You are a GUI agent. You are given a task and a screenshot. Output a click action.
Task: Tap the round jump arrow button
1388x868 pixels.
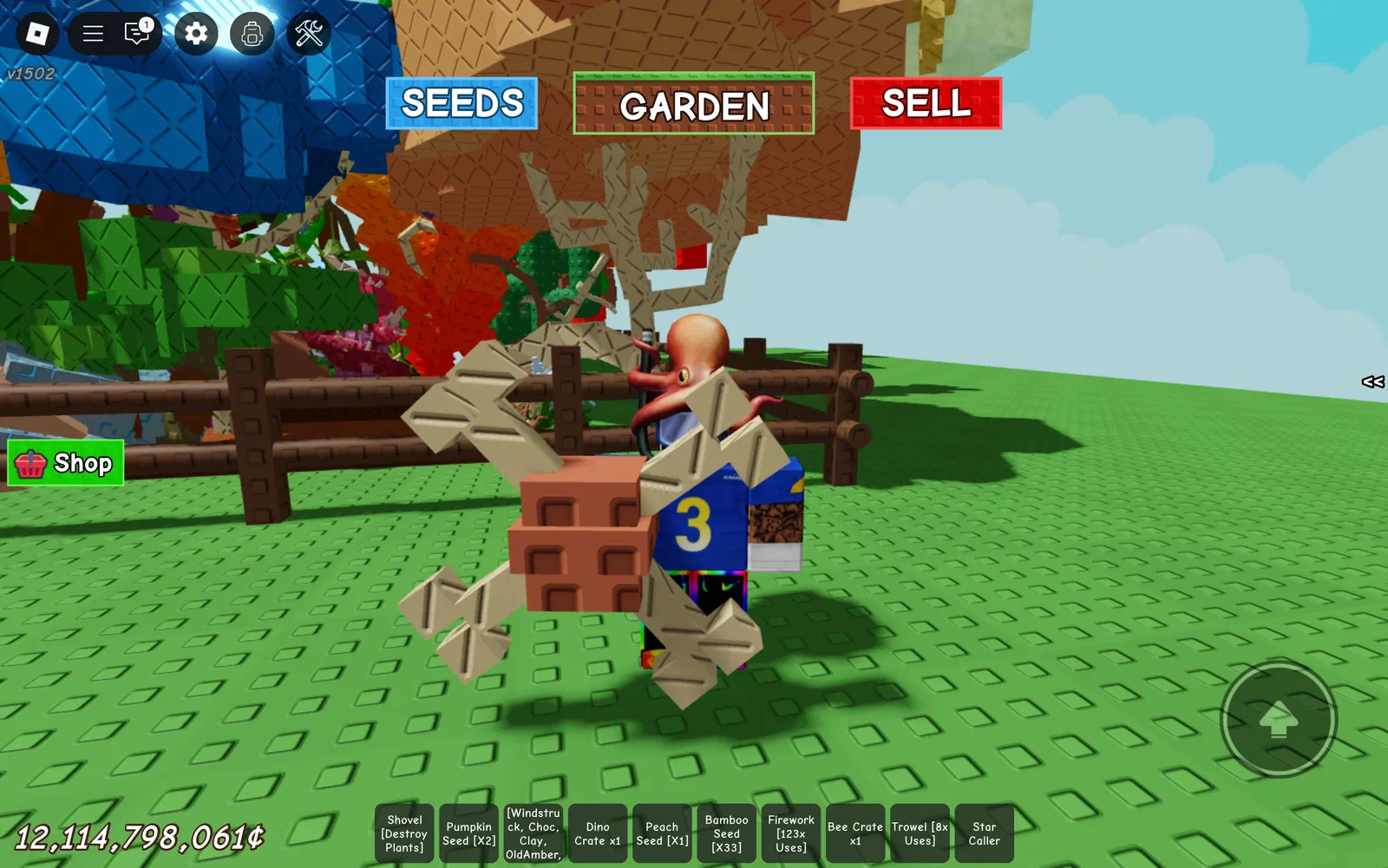point(1278,720)
